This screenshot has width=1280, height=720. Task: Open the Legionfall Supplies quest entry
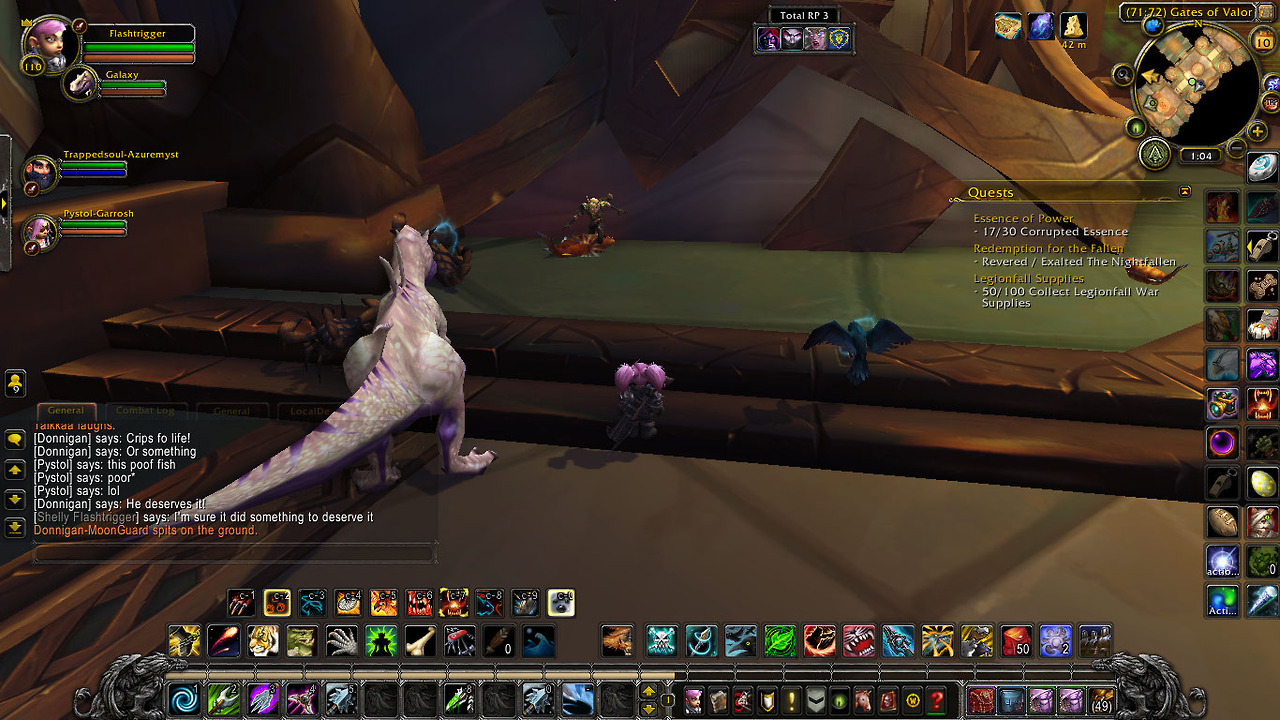(1028, 278)
